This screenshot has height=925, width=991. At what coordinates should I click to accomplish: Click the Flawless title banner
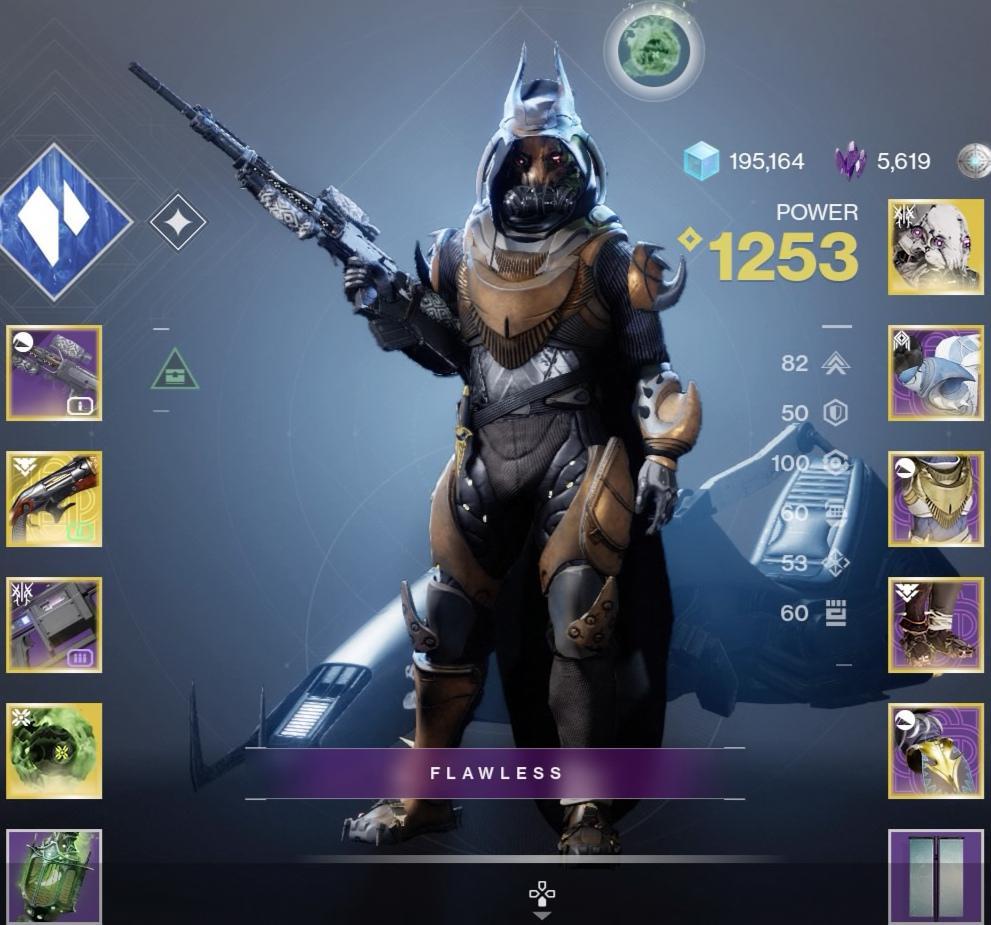click(x=496, y=773)
